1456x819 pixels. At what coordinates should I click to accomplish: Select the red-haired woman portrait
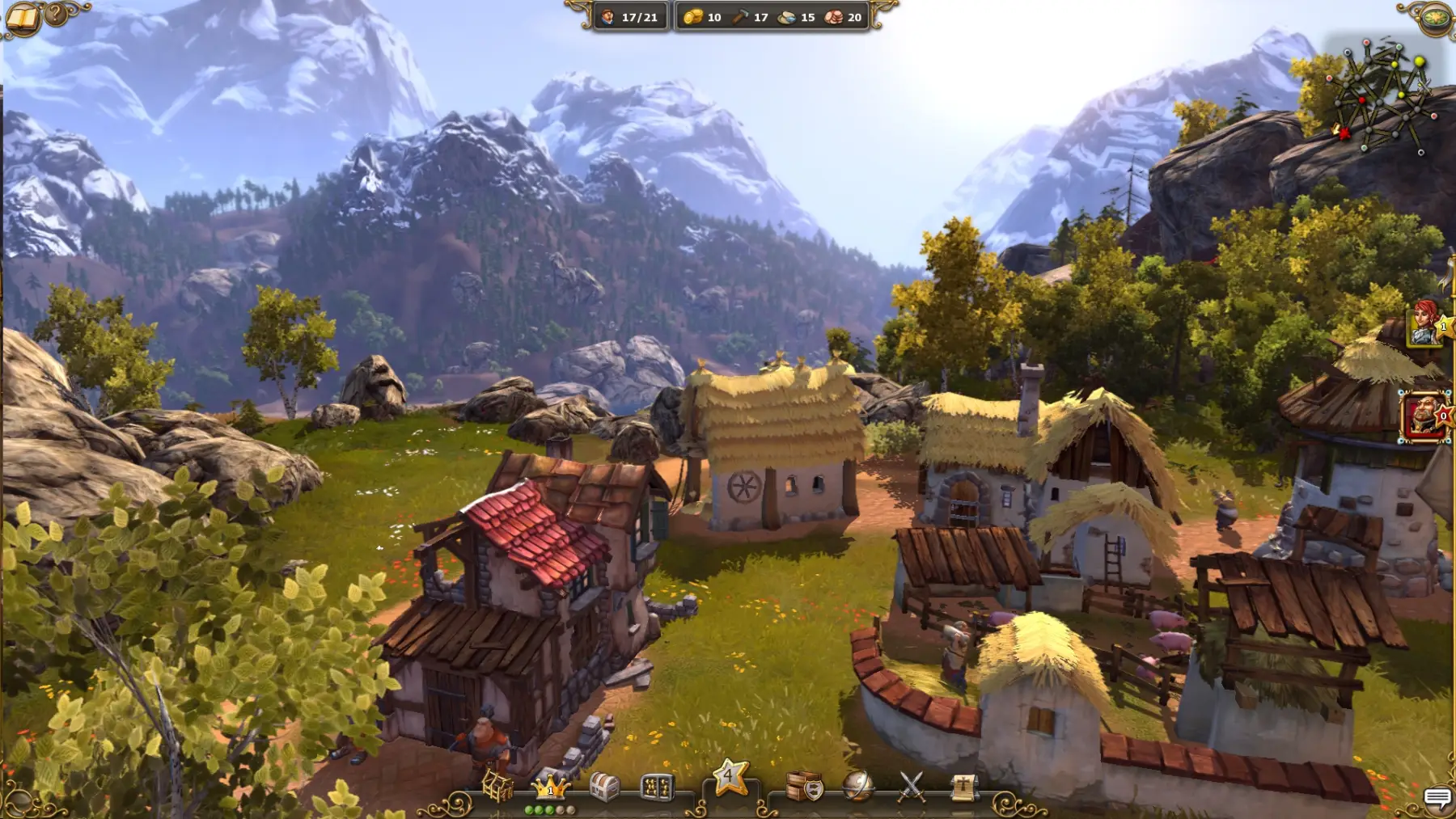pos(1426,323)
